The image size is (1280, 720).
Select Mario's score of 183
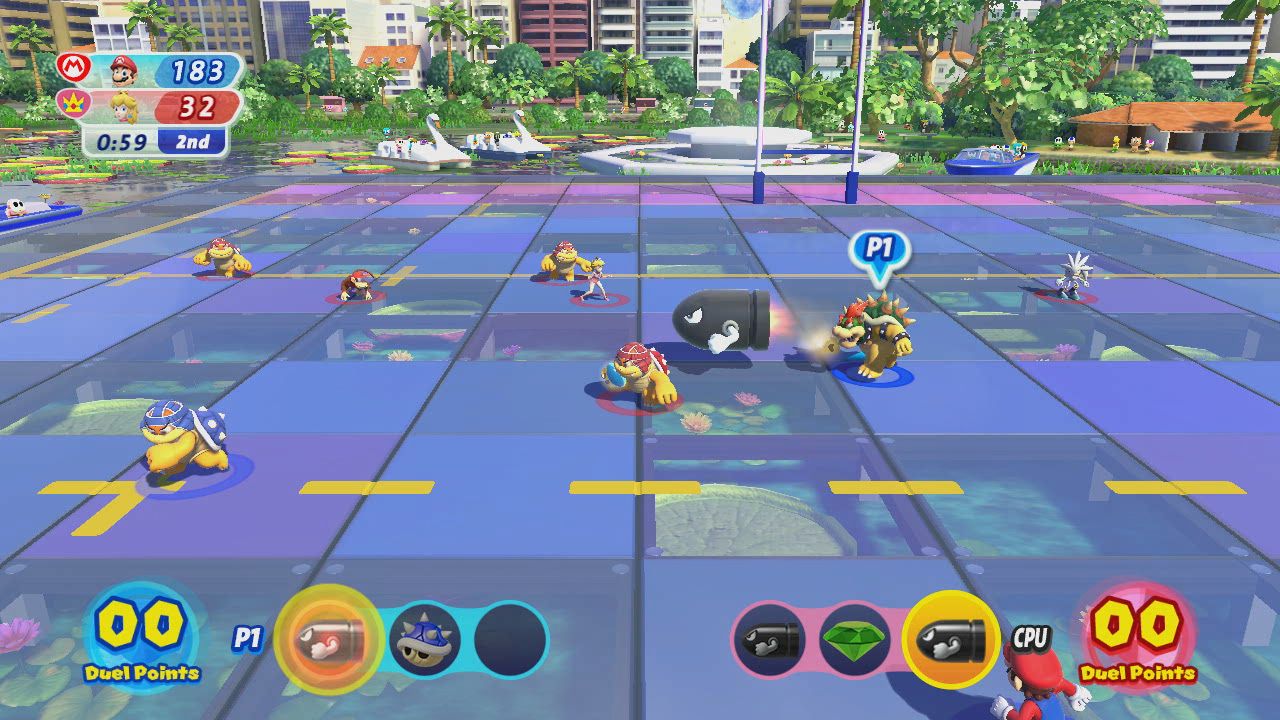pos(196,72)
